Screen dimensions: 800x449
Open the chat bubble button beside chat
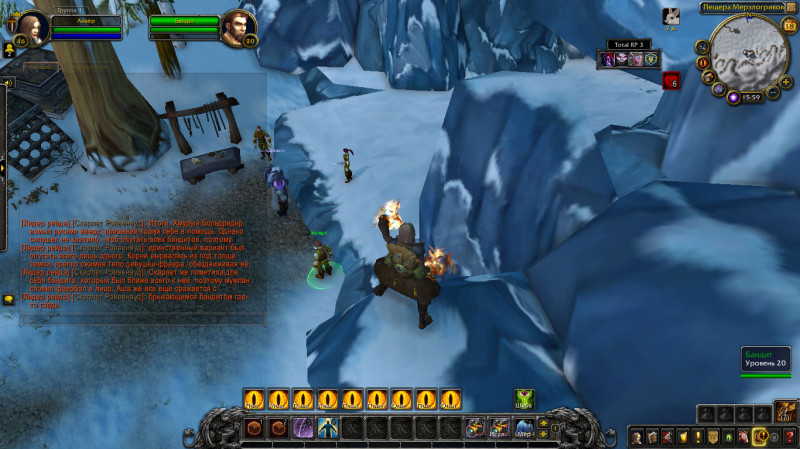(x=9, y=299)
